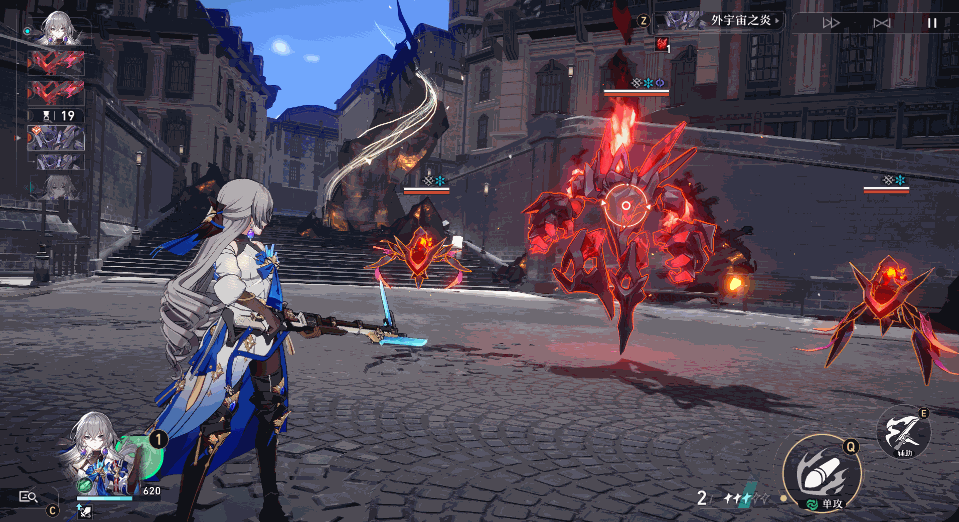Select the blue-purple enemy in turn order
The image size is (959, 522).
pos(56,137)
